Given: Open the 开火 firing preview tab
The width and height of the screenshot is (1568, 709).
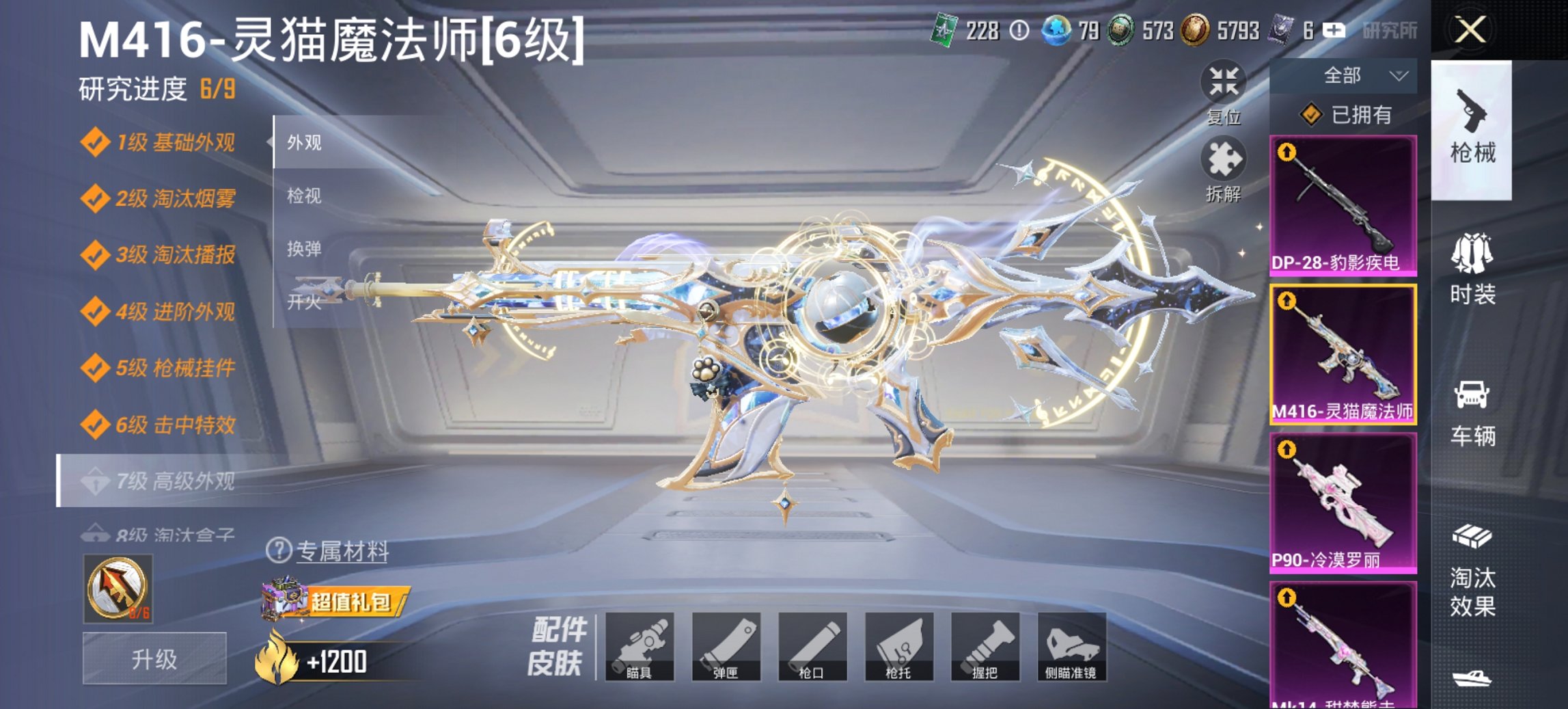Looking at the screenshot, I should pyautogui.click(x=307, y=302).
